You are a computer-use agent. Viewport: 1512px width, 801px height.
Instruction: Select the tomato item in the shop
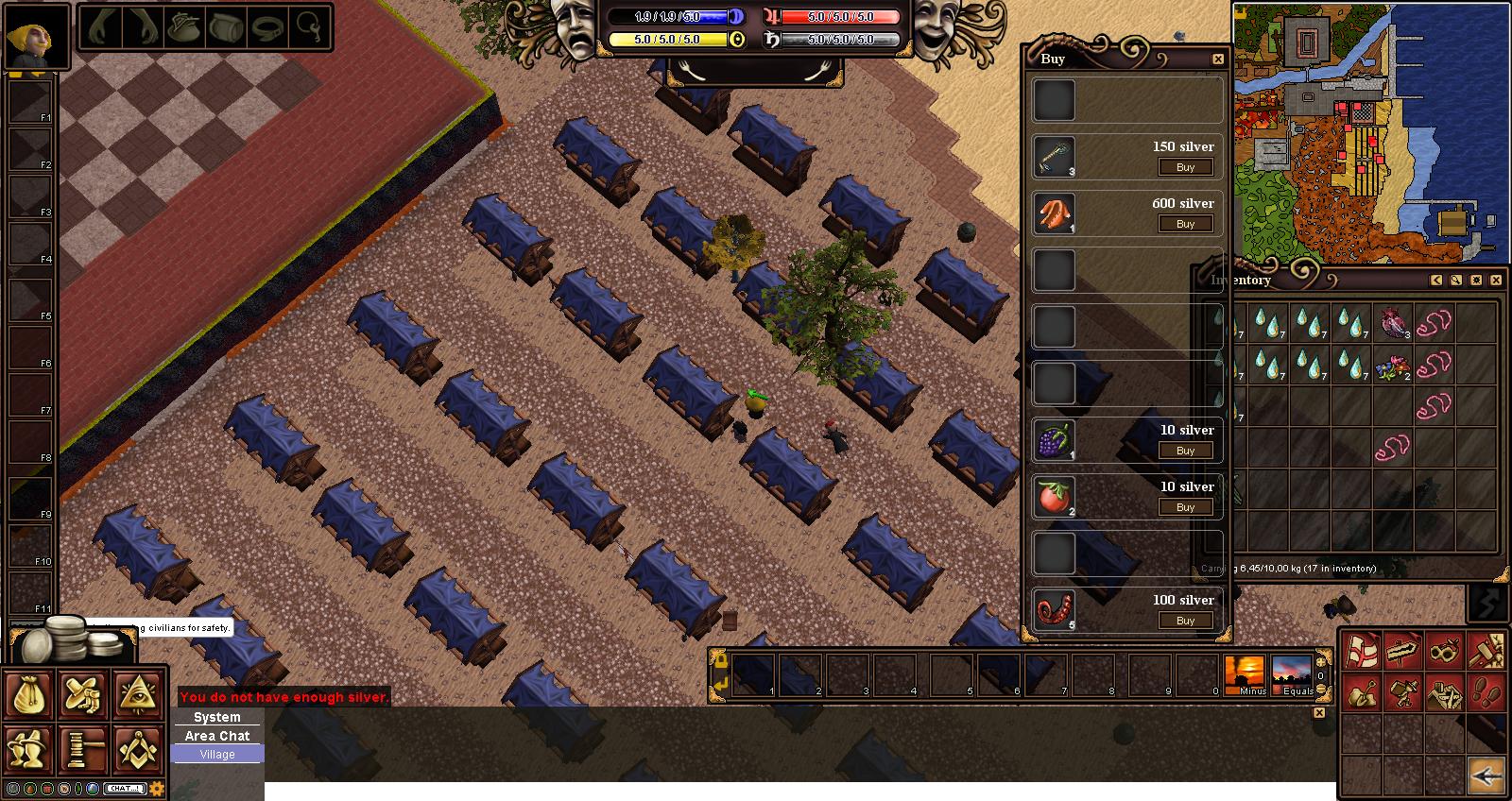(x=1054, y=497)
